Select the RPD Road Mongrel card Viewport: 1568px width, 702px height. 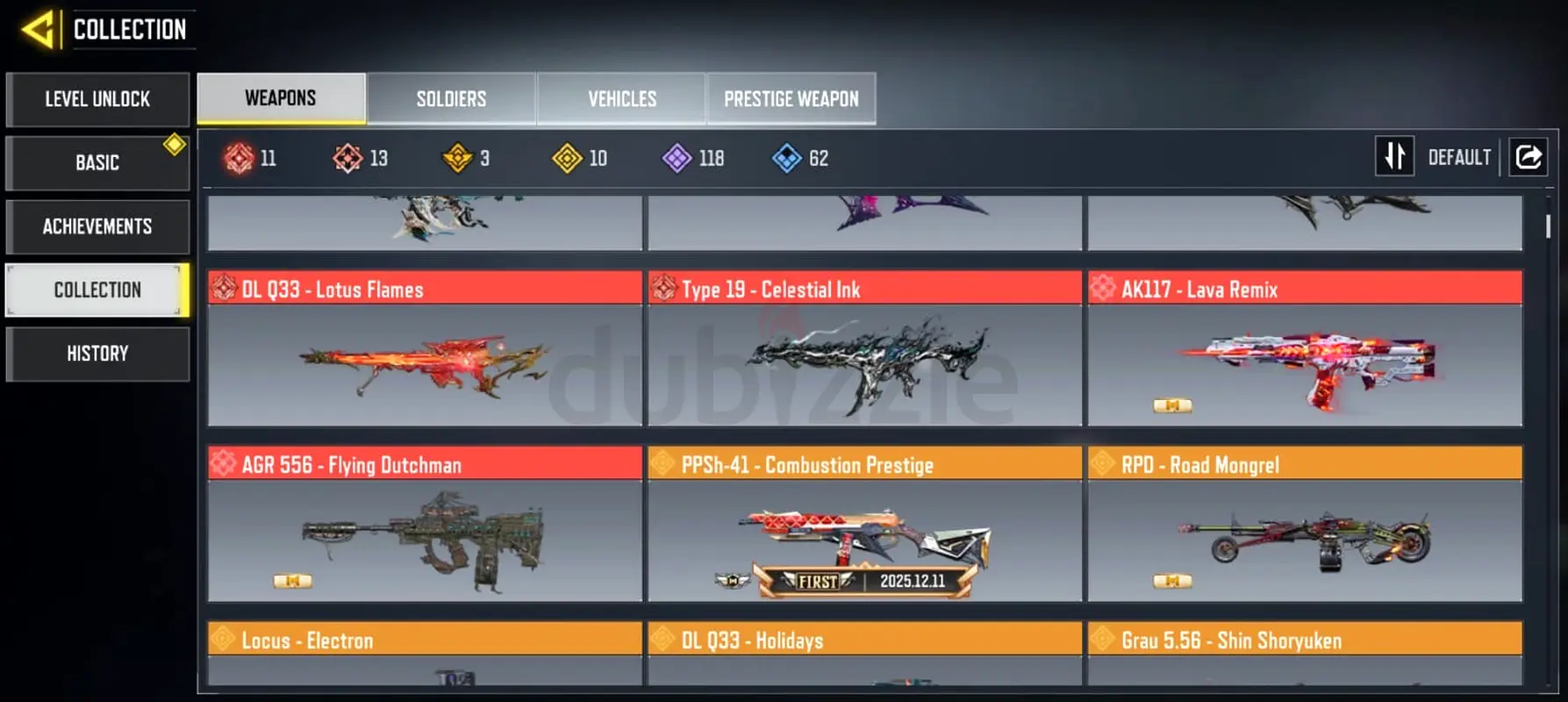[x=1305, y=525]
